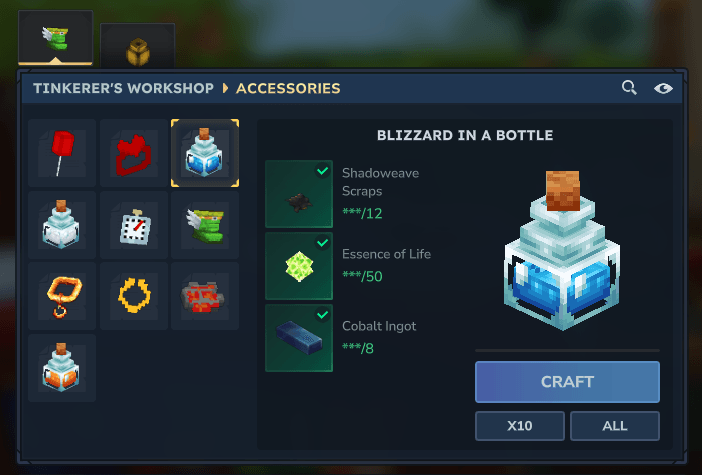Select the blue Blizzard in a Bottle recipe
Screen dimensions: 702x475
coord(205,153)
